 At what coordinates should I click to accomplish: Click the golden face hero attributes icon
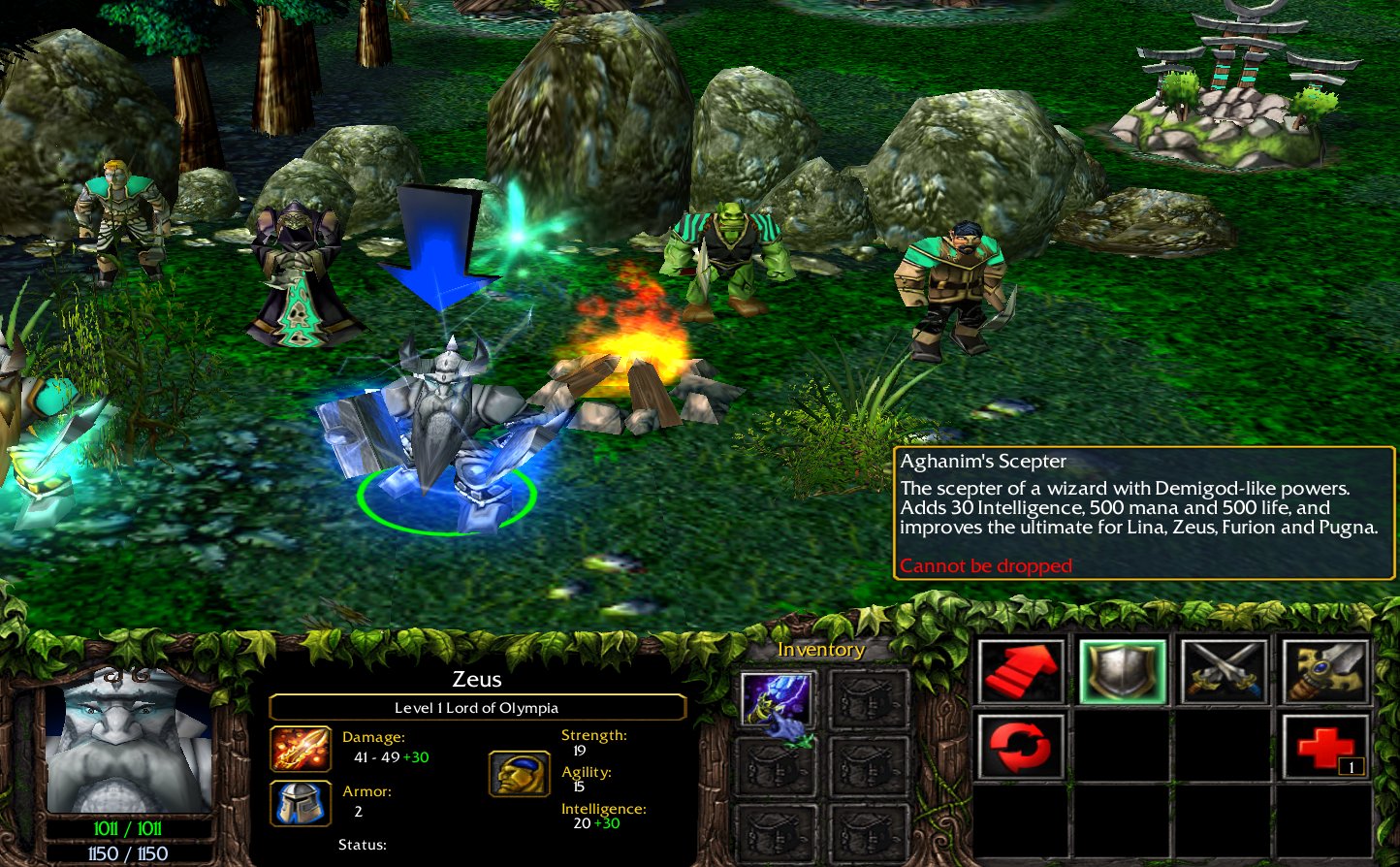520,773
